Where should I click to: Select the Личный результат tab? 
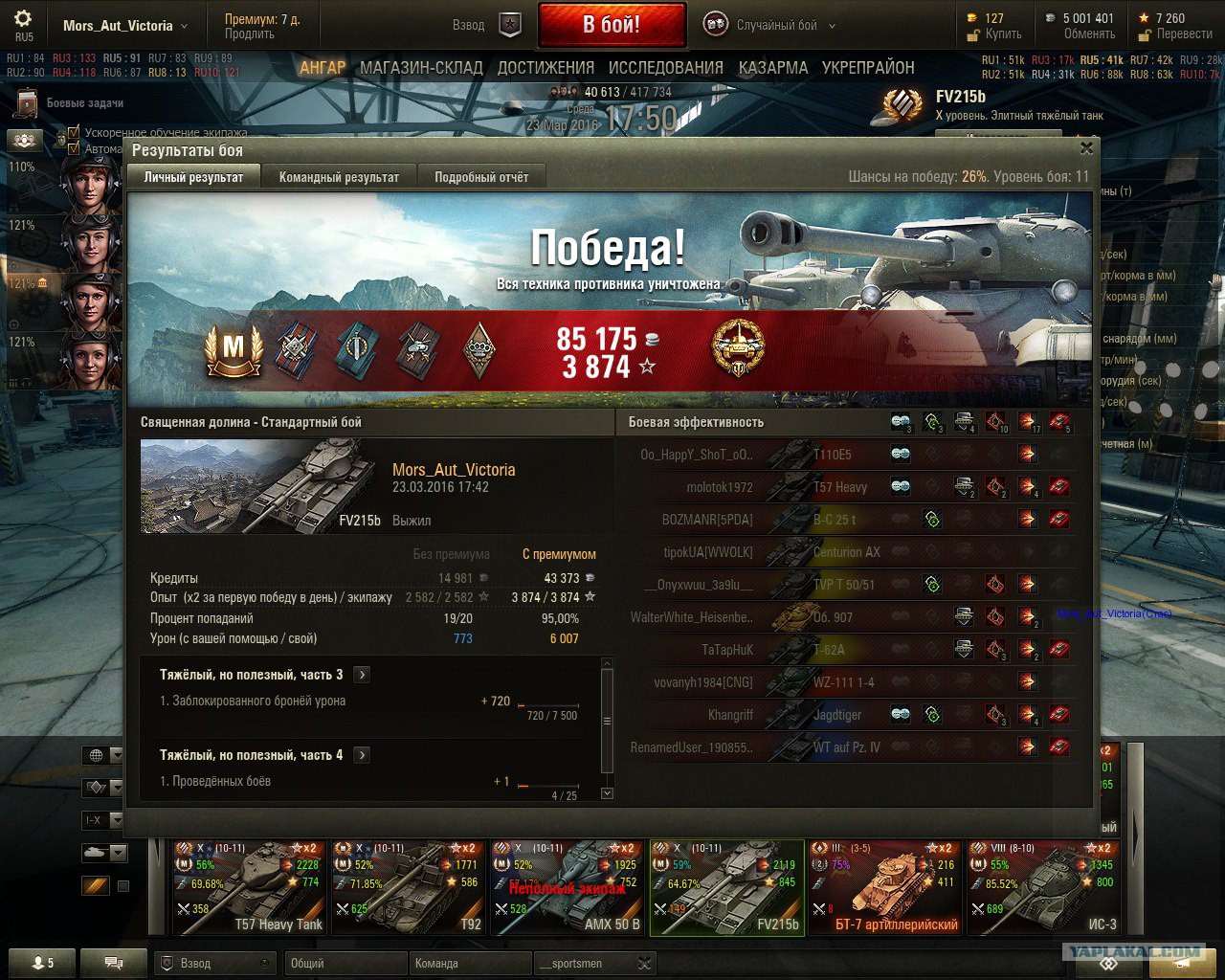pyautogui.click(x=193, y=177)
